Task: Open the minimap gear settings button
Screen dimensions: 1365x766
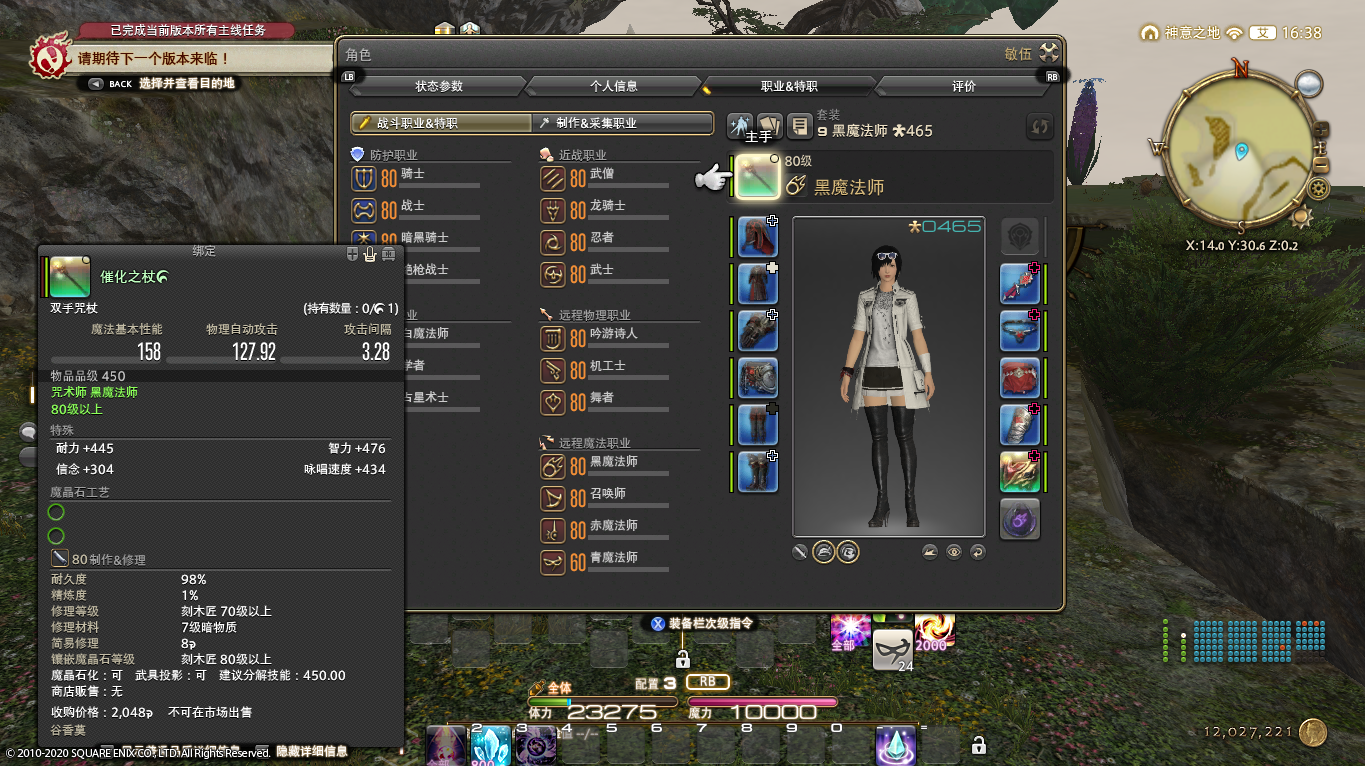Action: click(x=1318, y=189)
